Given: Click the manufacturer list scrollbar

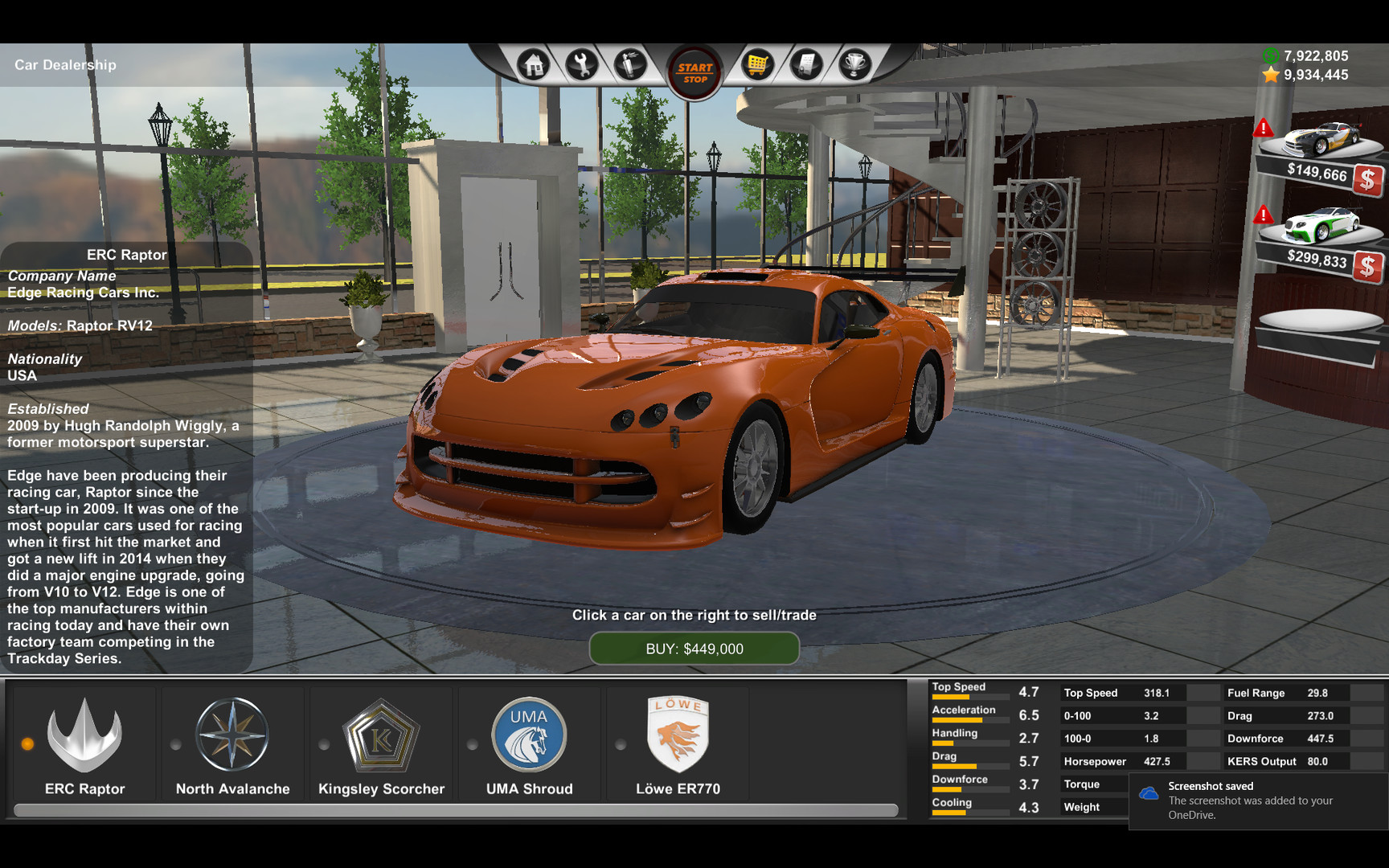Looking at the screenshot, I should point(450,809).
